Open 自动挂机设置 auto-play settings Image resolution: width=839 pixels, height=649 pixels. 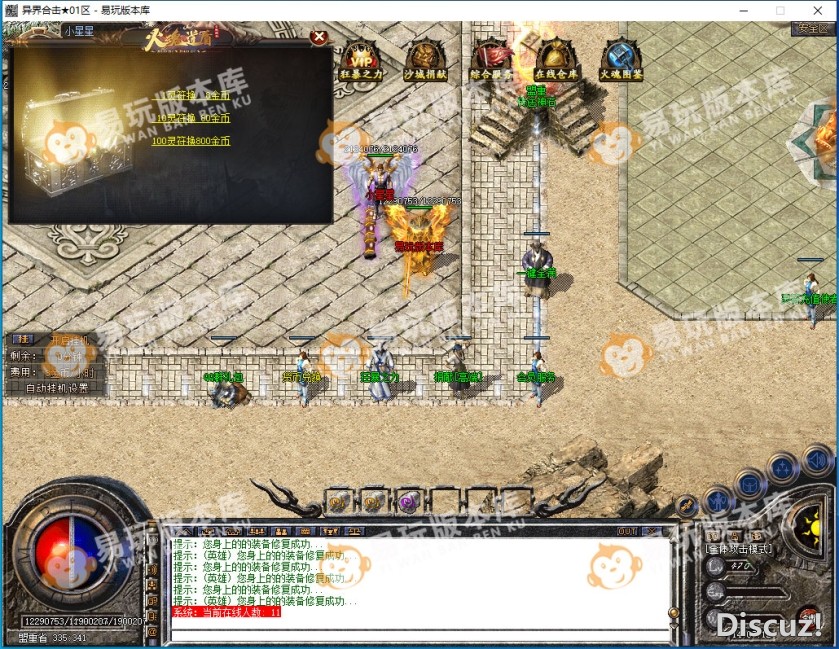57,388
